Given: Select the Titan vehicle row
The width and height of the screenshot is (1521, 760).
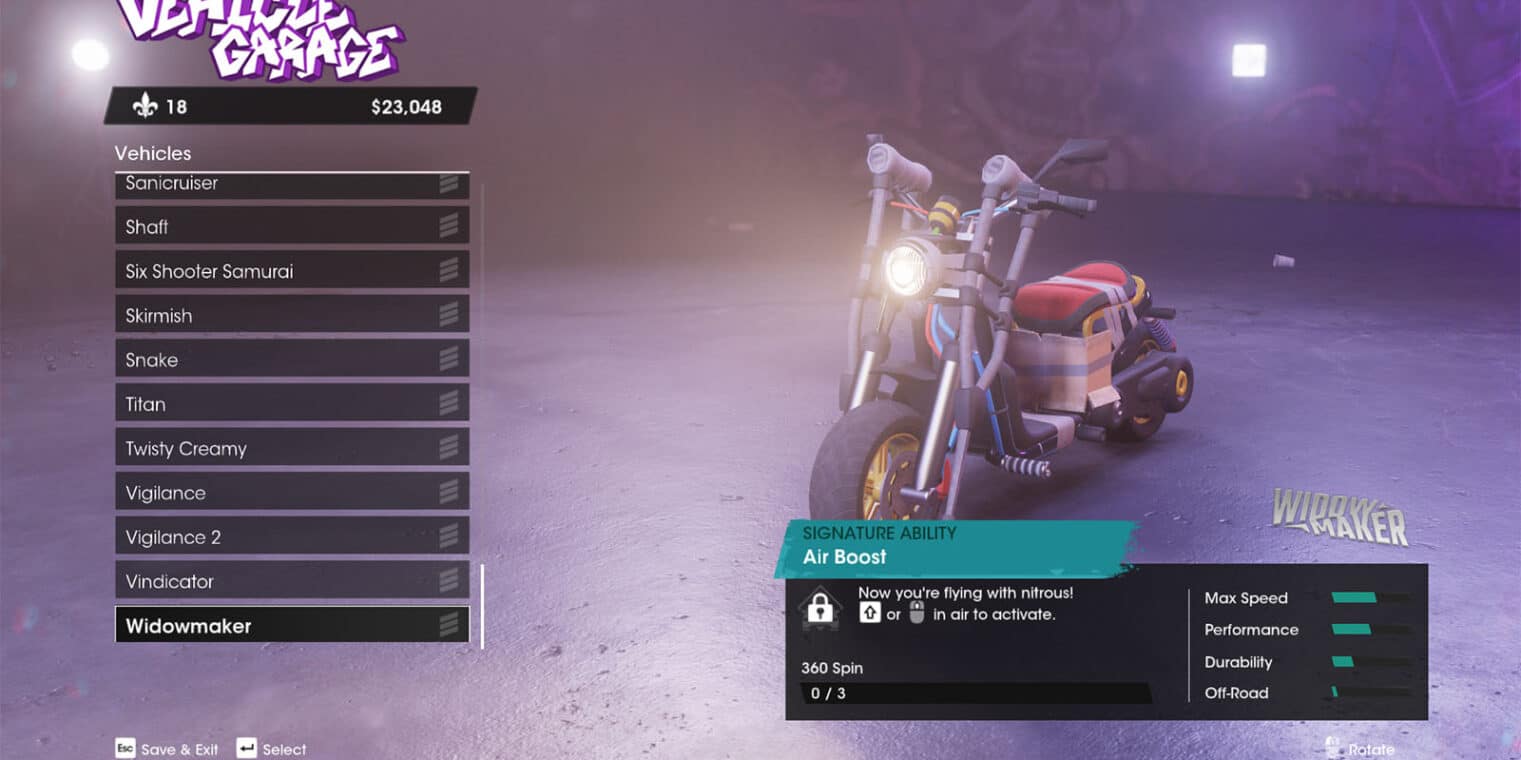Looking at the screenshot, I should coord(291,404).
